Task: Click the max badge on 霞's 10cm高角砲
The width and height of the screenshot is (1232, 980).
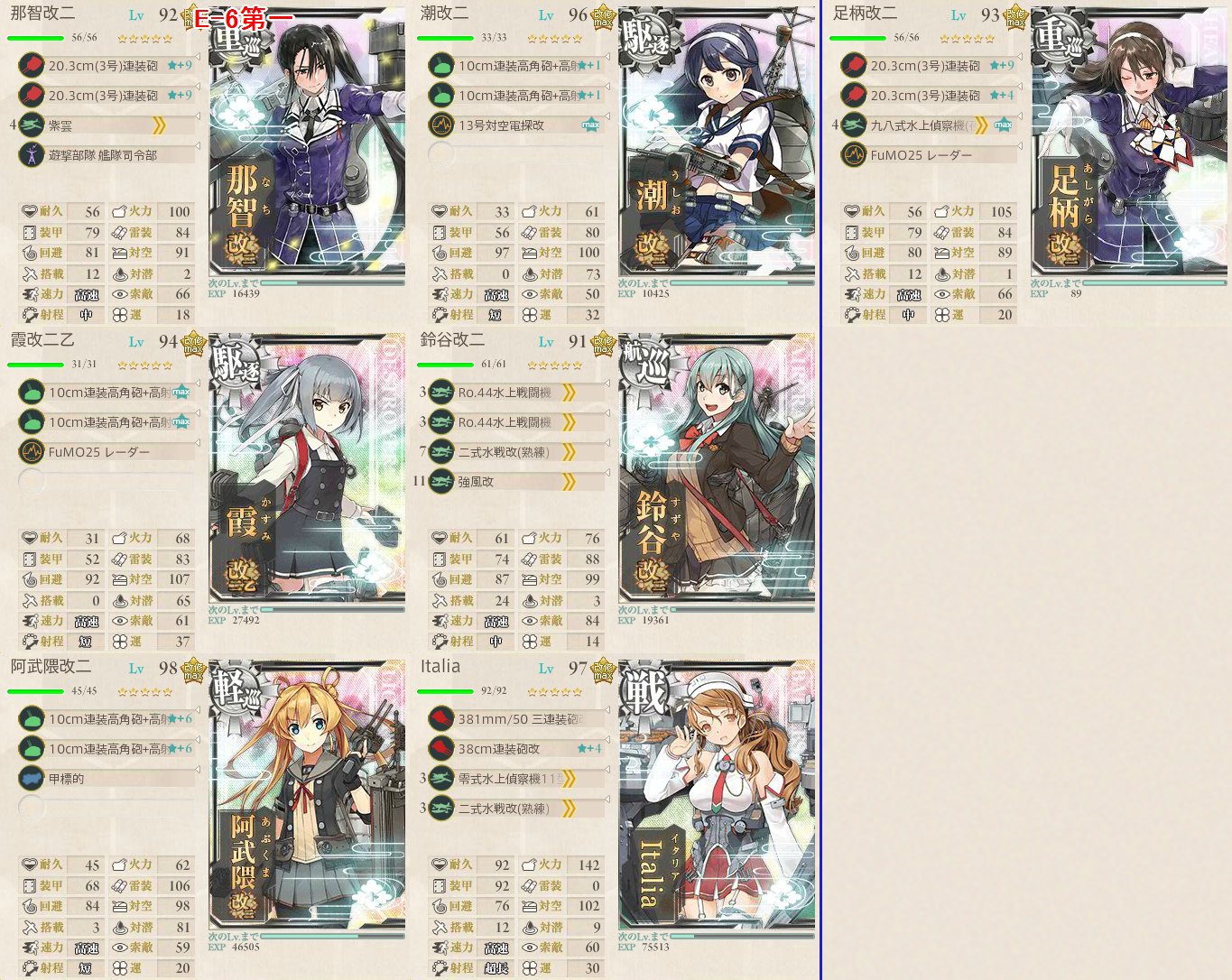Action: (x=181, y=391)
